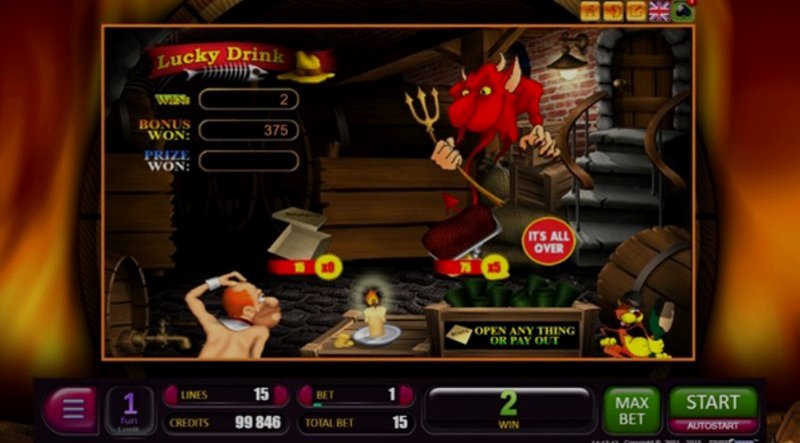Open the green icon with red notification
The height and width of the screenshot is (443, 800).
click(683, 11)
